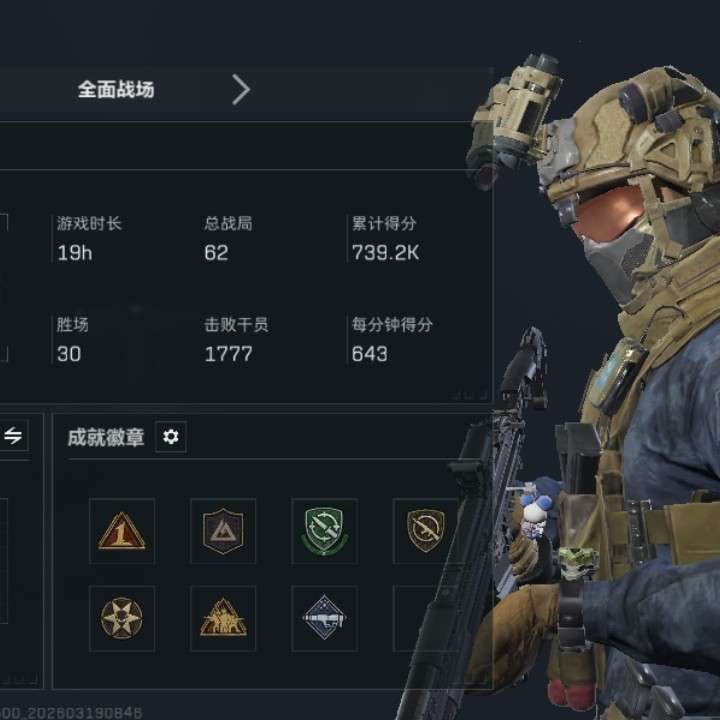Choose the blue diamond launcher badge
The image size is (720, 720).
[x=324, y=618]
